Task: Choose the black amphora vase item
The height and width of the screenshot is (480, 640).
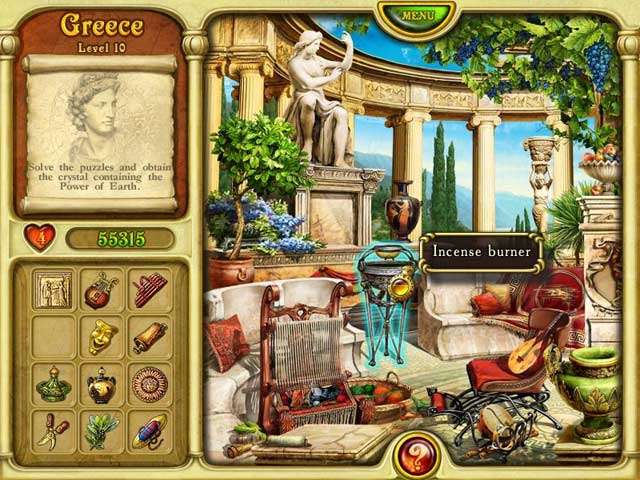Action: tap(101, 384)
